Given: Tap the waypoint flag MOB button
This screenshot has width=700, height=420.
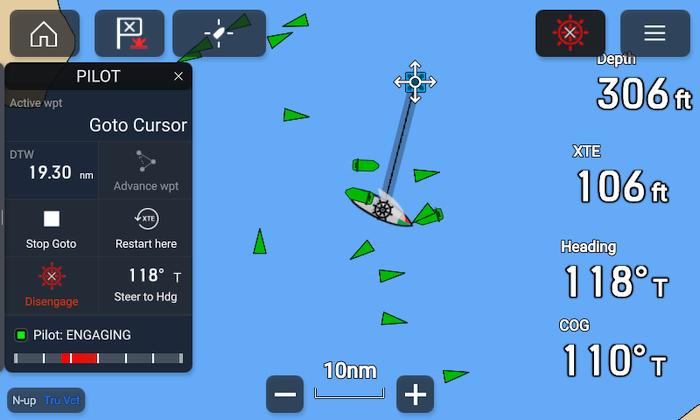Looking at the screenshot, I should tap(129, 33).
